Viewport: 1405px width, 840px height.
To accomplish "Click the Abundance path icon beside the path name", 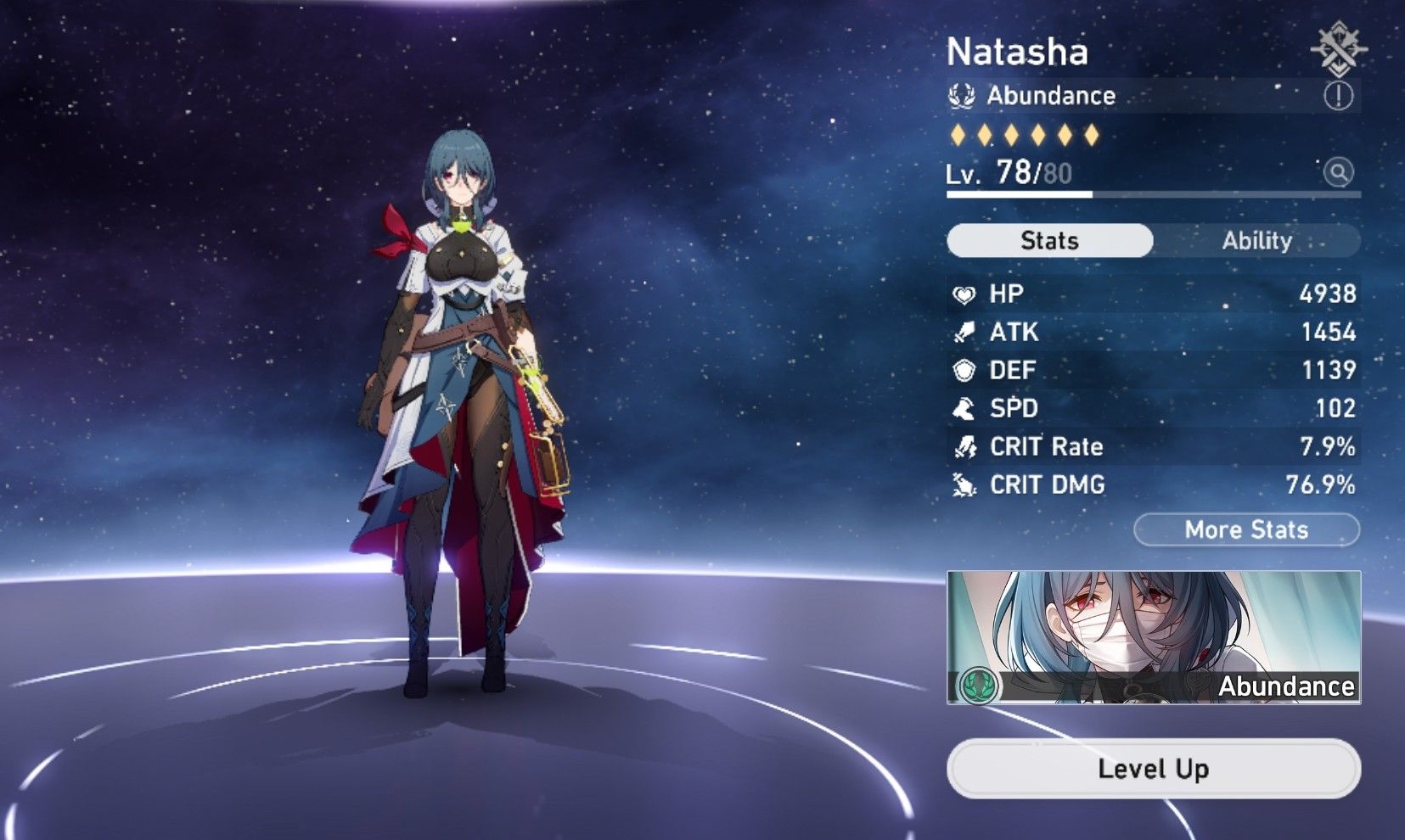I will [x=962, y=95].
